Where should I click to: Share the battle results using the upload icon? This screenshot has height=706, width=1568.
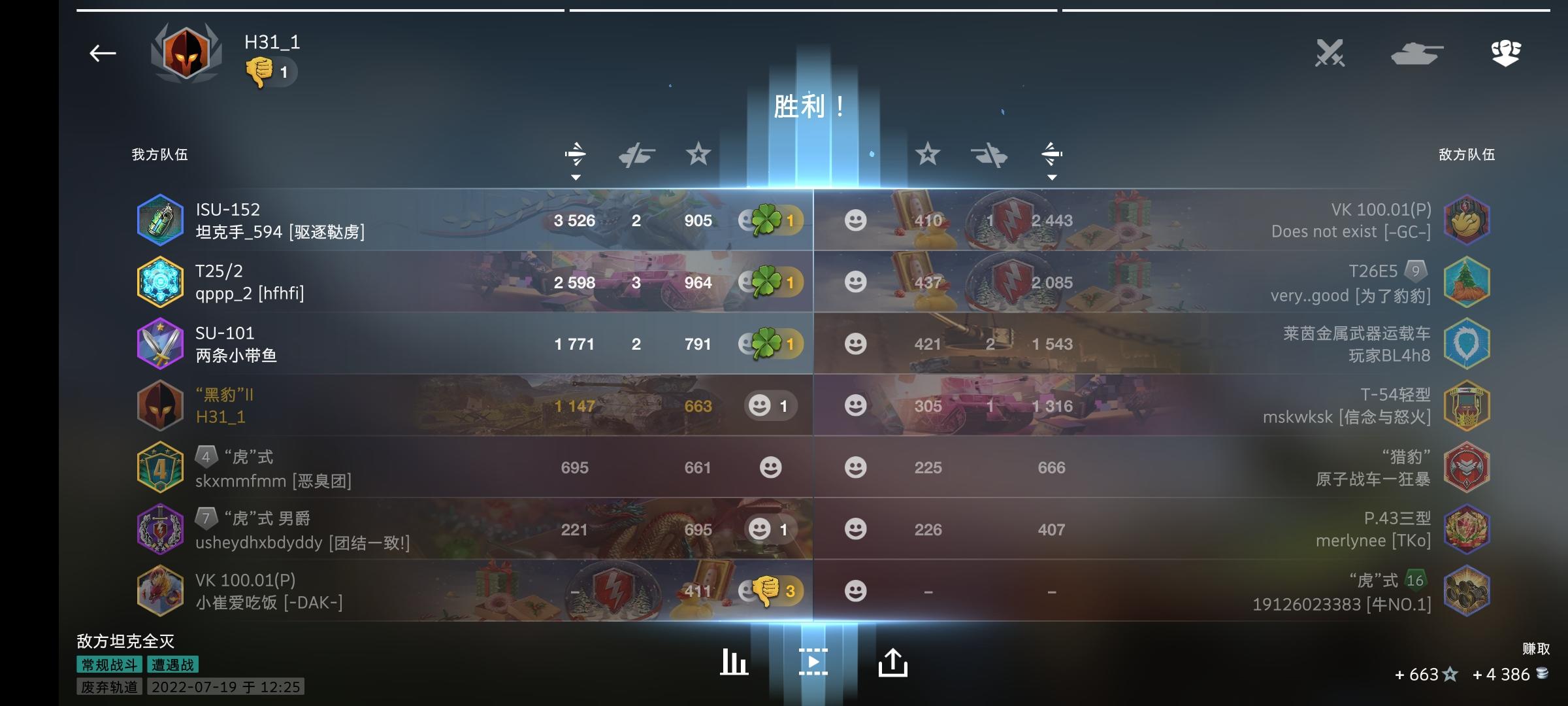click(x=894, y=664)
